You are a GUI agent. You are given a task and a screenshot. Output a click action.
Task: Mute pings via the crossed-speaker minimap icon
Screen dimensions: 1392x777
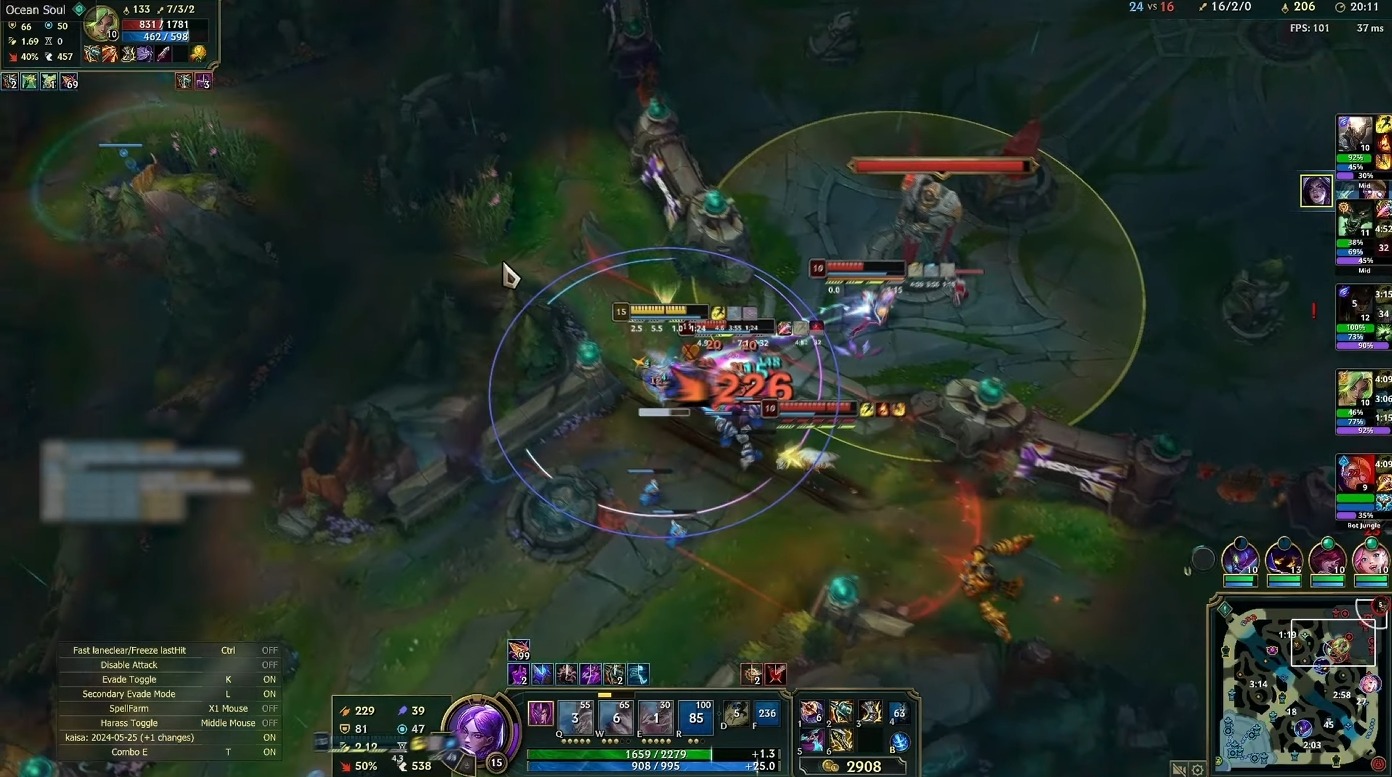[1181, 768]
